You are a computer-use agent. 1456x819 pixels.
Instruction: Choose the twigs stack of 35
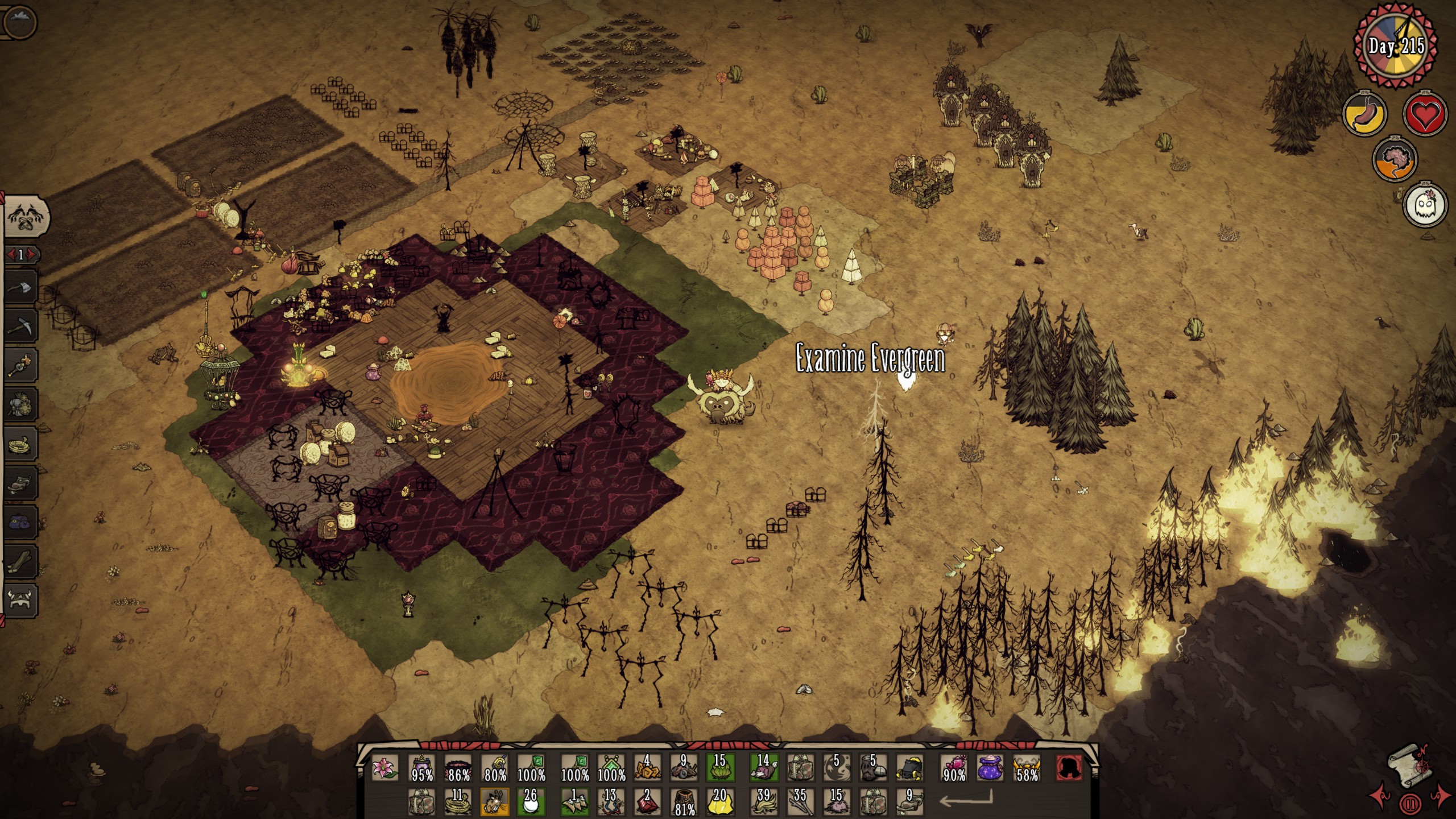coord(800,801)
